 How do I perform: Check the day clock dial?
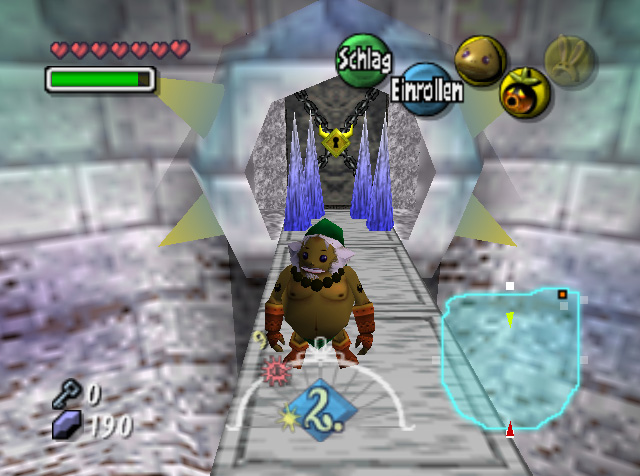pos(317,401)
